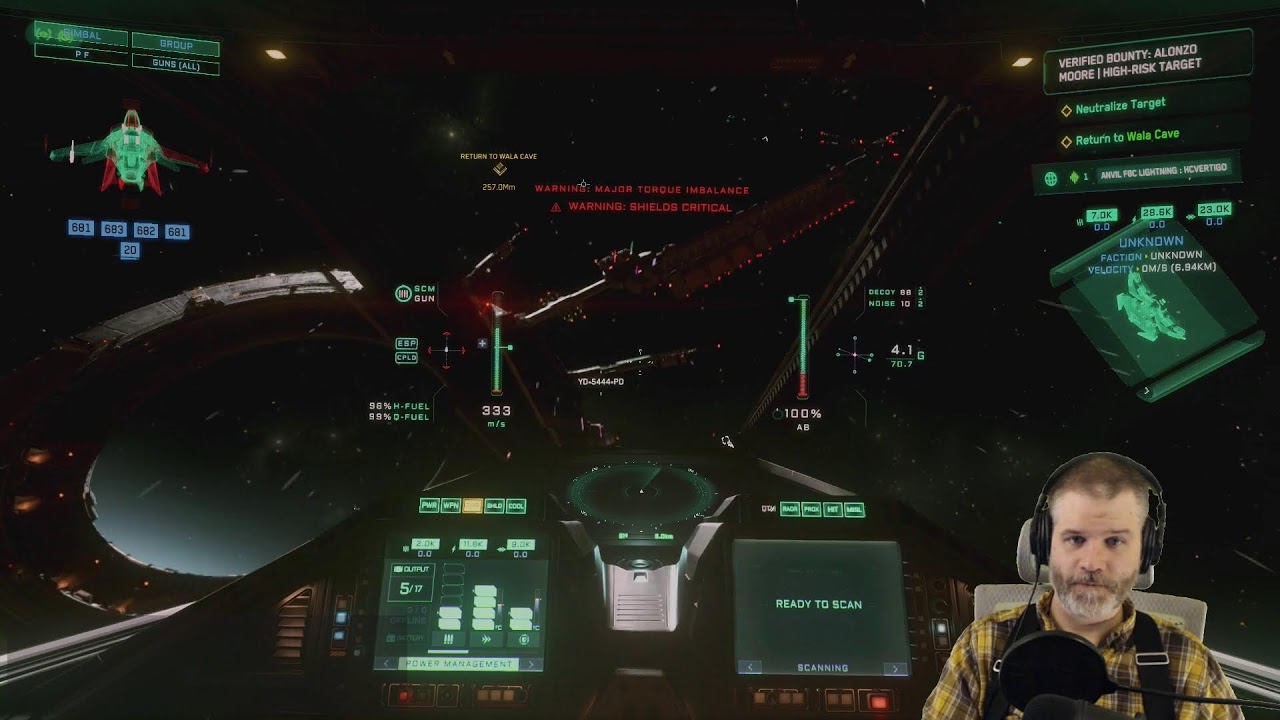1280x720 pixels.
Task: Activate the RADR radar button
Action: point(790,509)
